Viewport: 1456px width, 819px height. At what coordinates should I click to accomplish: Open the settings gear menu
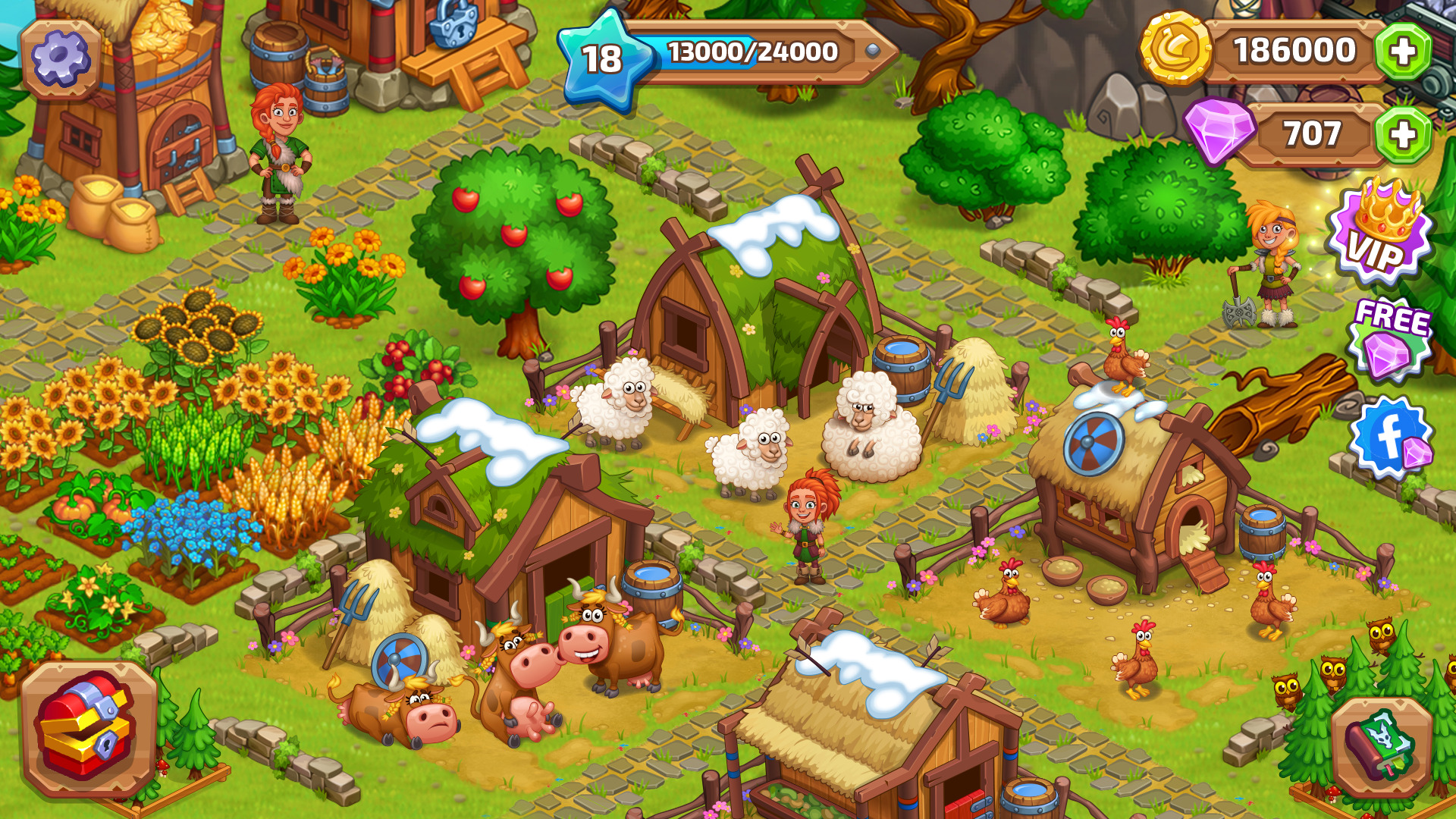61,58
